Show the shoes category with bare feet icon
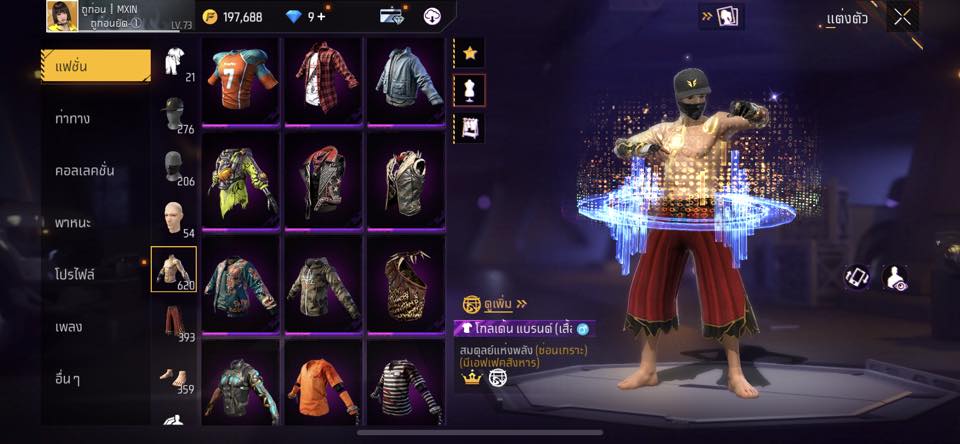960x444 pixels. (174, 376)
